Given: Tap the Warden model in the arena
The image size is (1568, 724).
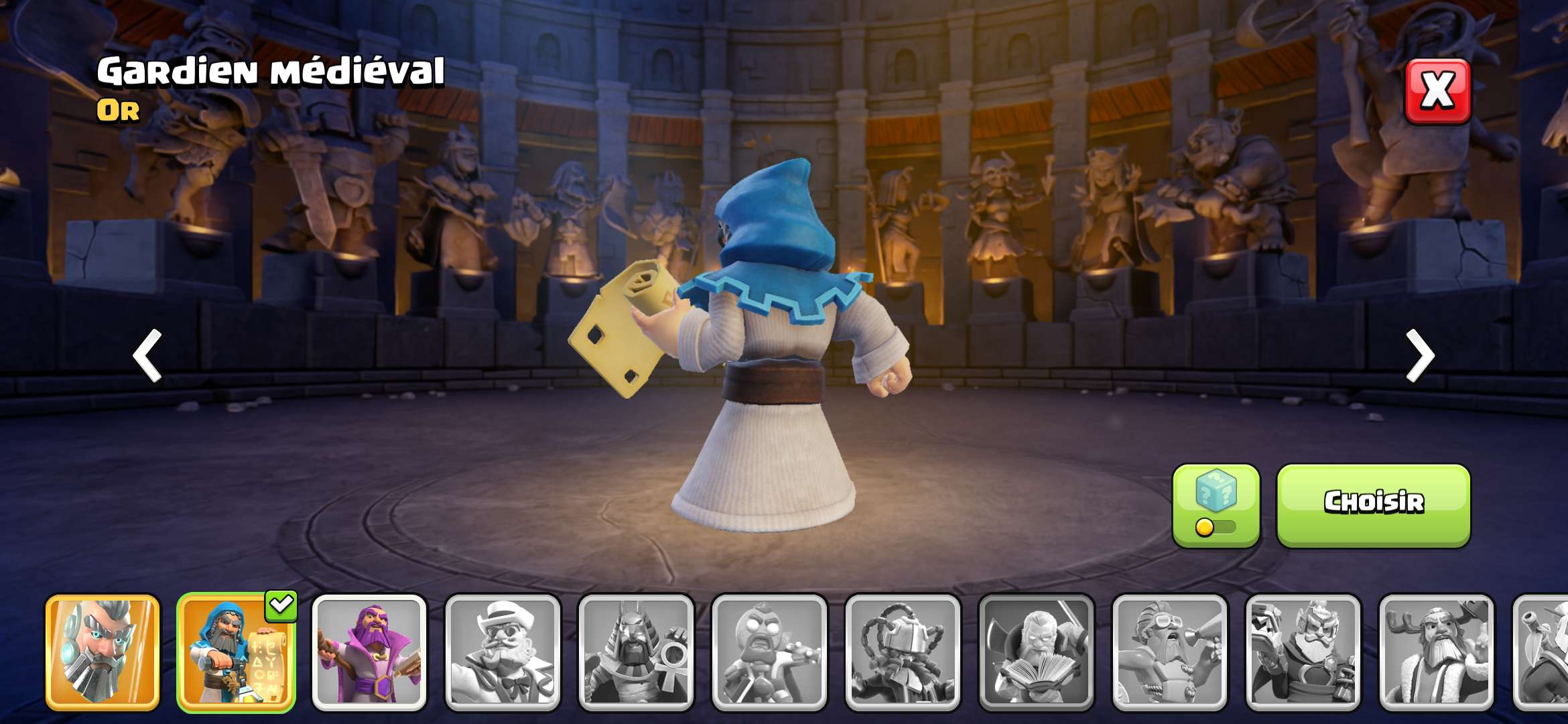Looking at the screenshot, I should coord(771,369).
